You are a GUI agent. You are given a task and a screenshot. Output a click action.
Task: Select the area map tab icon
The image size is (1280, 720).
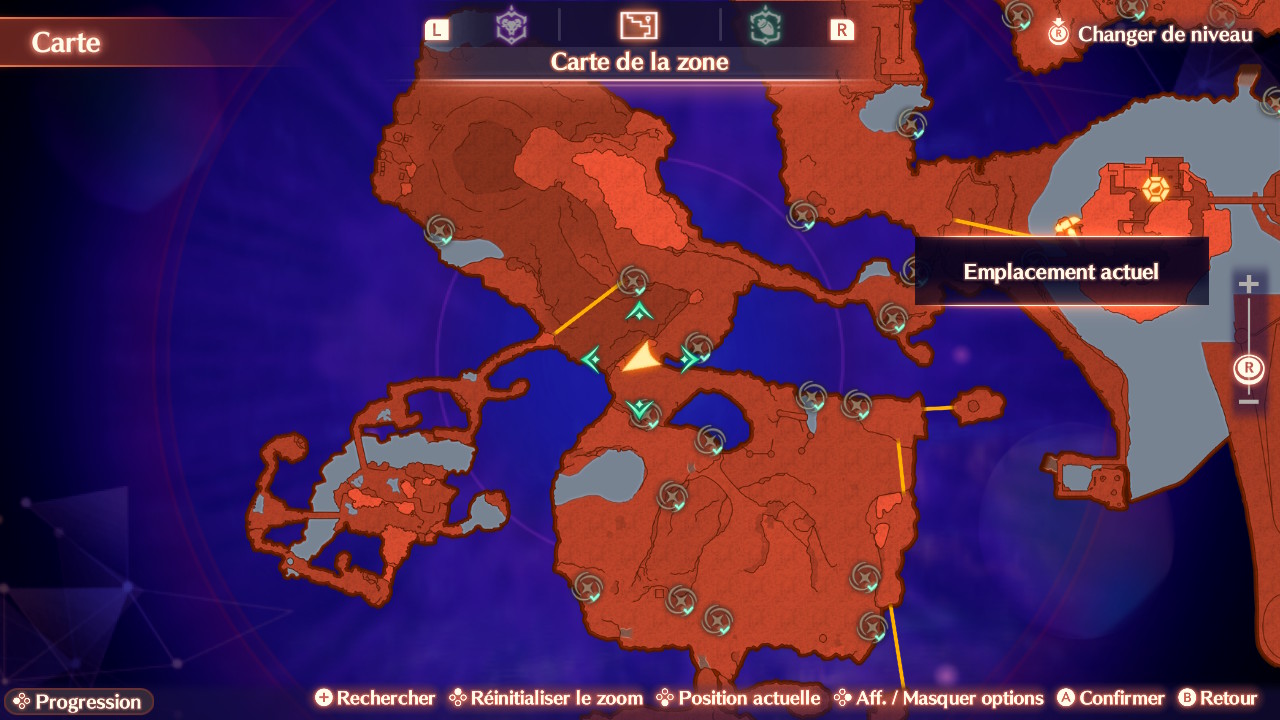pyautogui.click(x=638, y=26)
